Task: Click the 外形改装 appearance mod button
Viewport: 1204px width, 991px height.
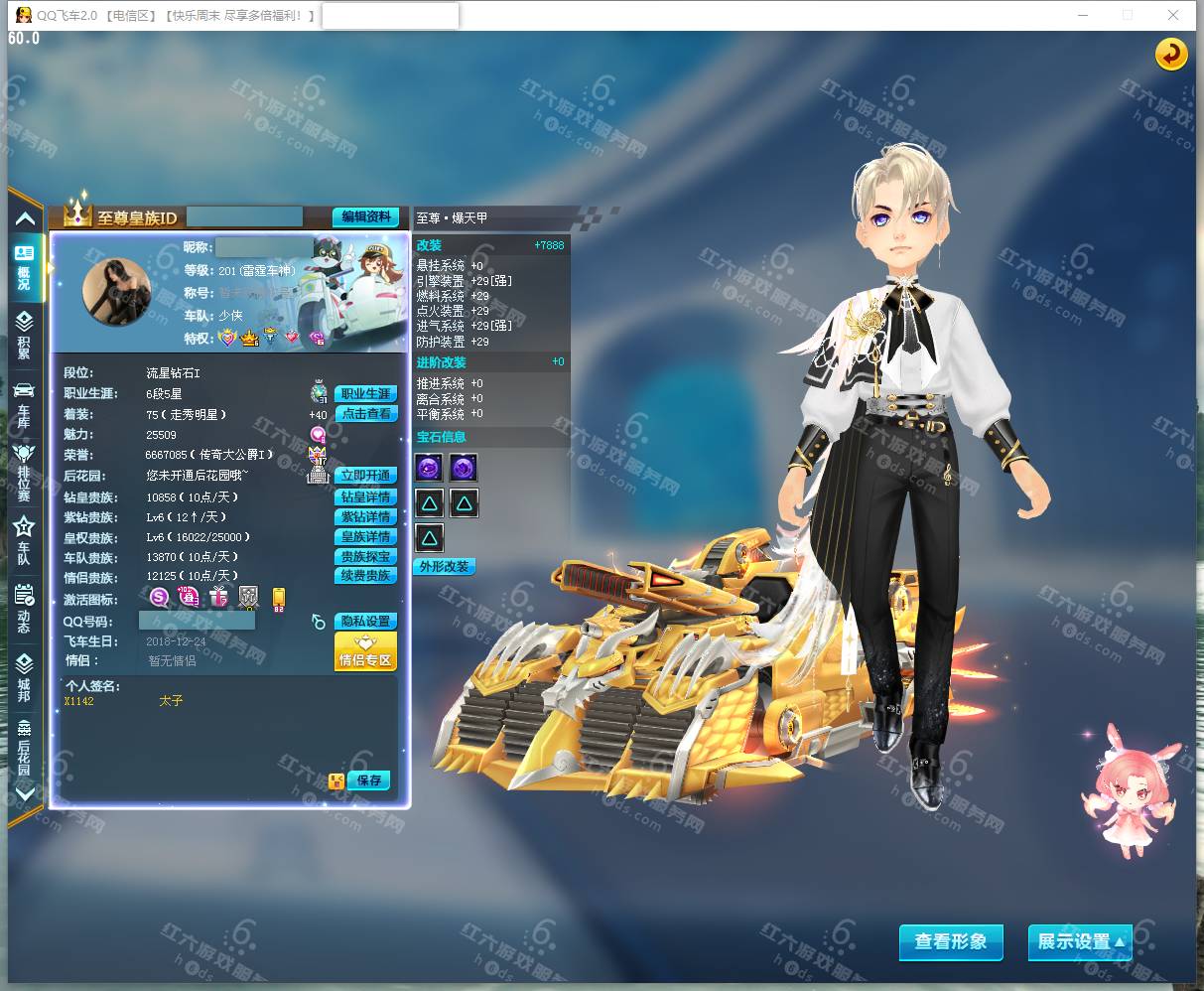Action: (x=443, y=567)
